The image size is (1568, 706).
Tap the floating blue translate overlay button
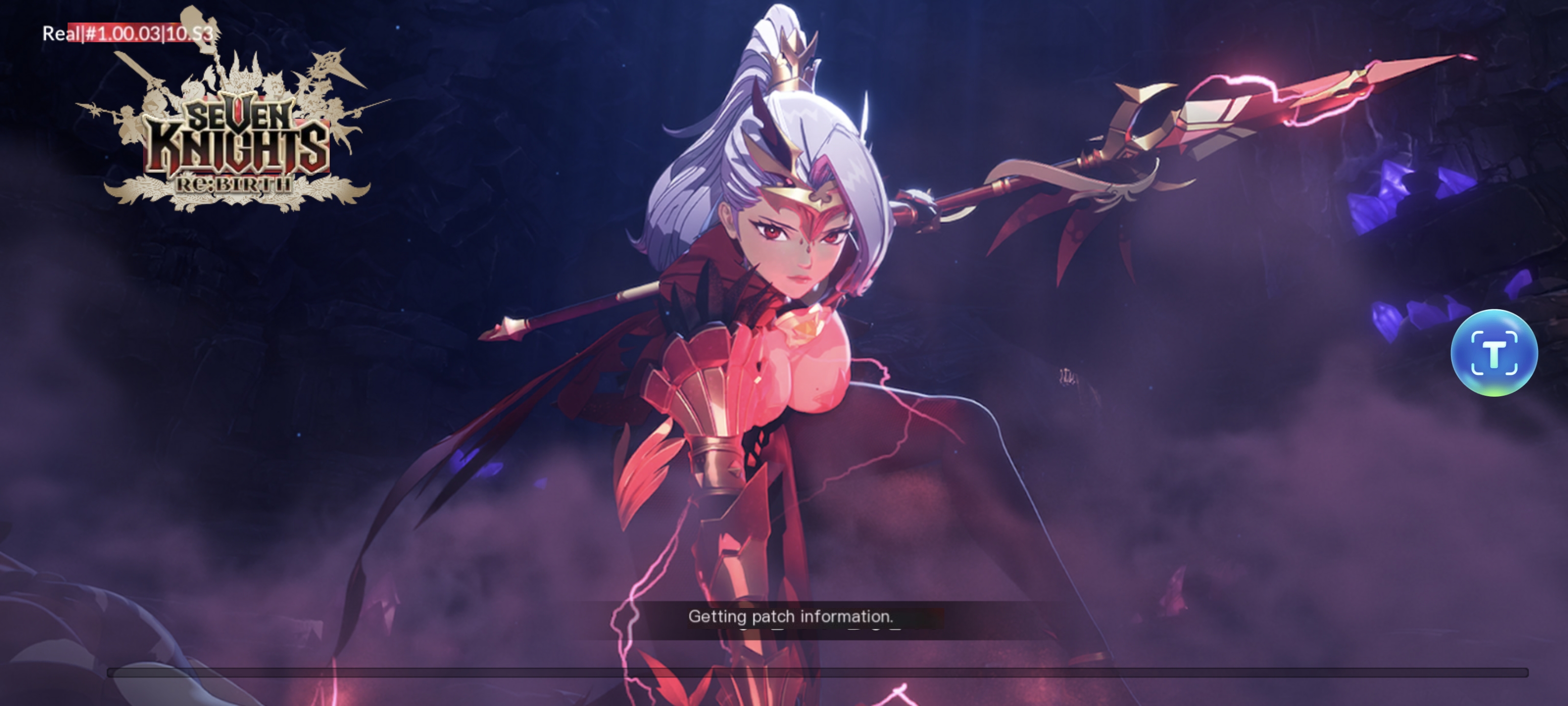[1494, 353]
